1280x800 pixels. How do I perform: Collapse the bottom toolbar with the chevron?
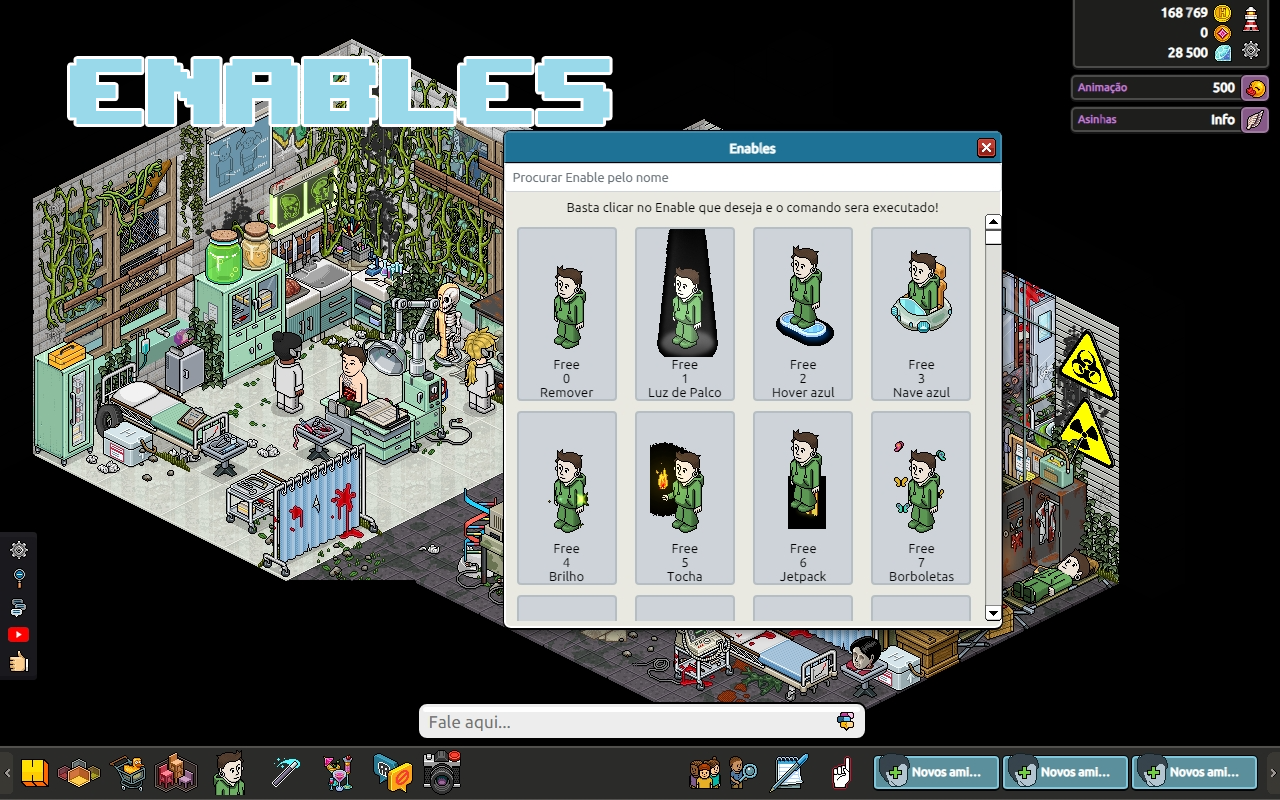[5, 772]
